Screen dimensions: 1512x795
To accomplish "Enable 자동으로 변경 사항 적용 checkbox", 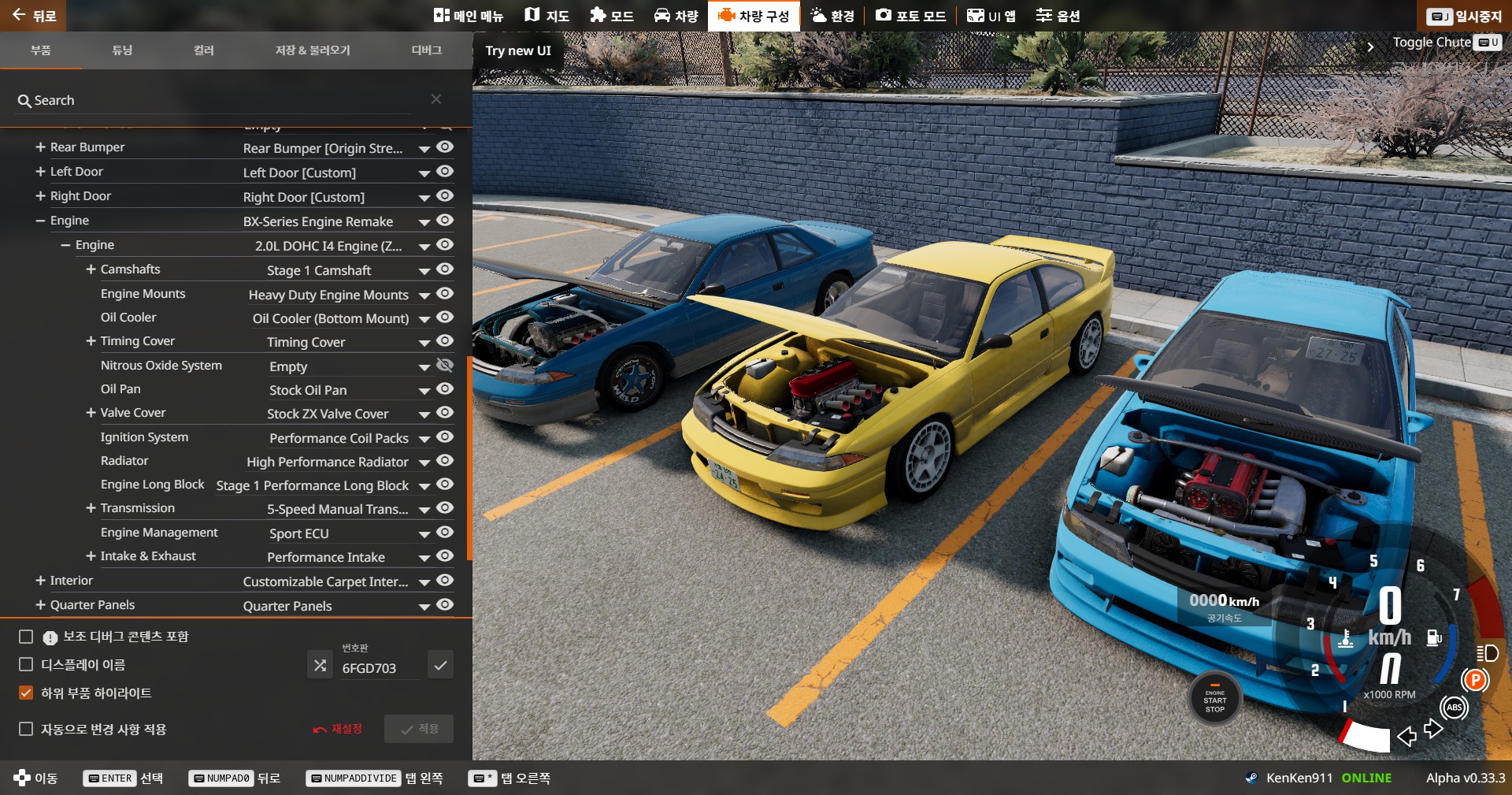I will click(26, 729).
